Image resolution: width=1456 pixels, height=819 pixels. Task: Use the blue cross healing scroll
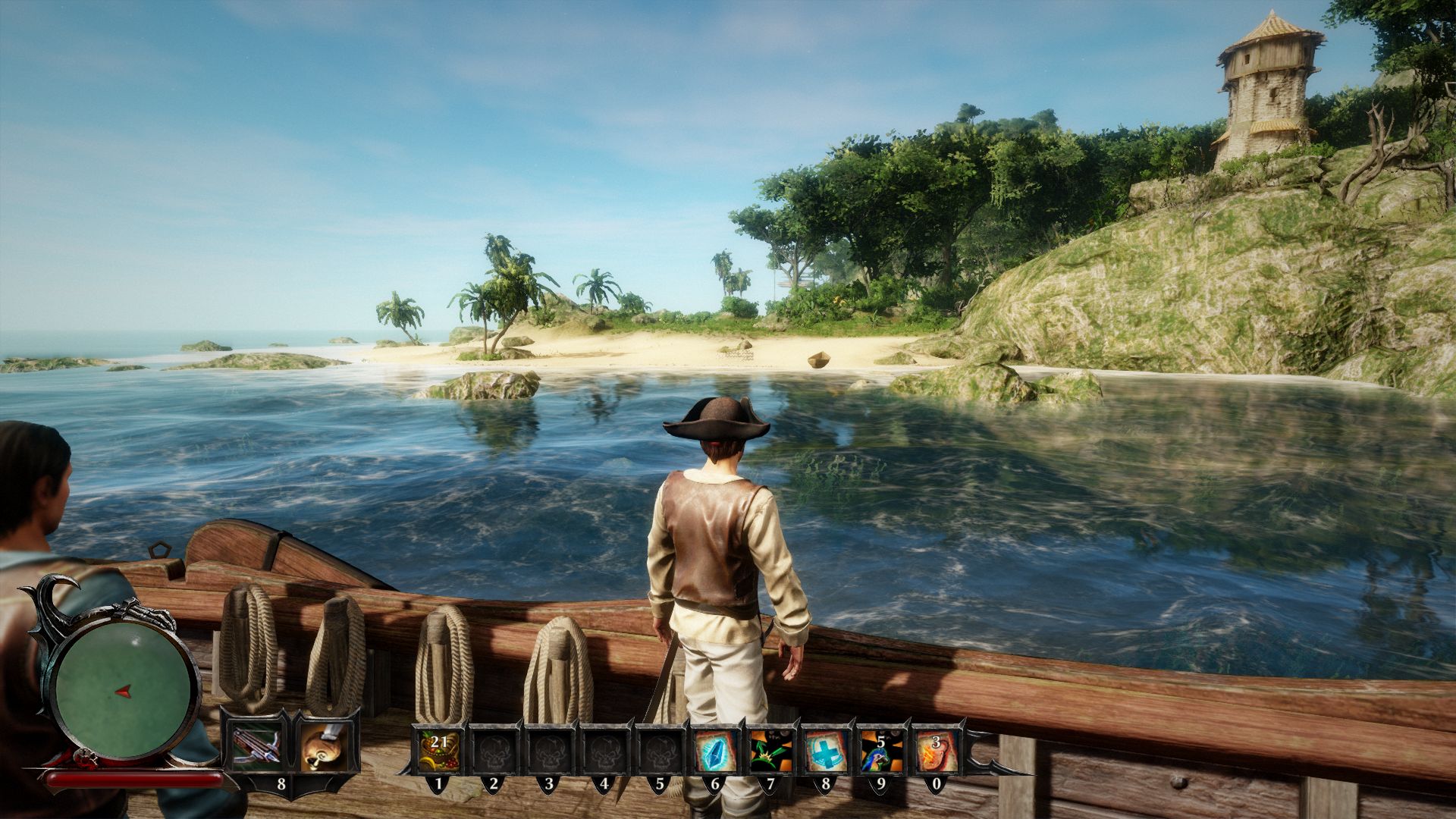[x=825, y=748]
